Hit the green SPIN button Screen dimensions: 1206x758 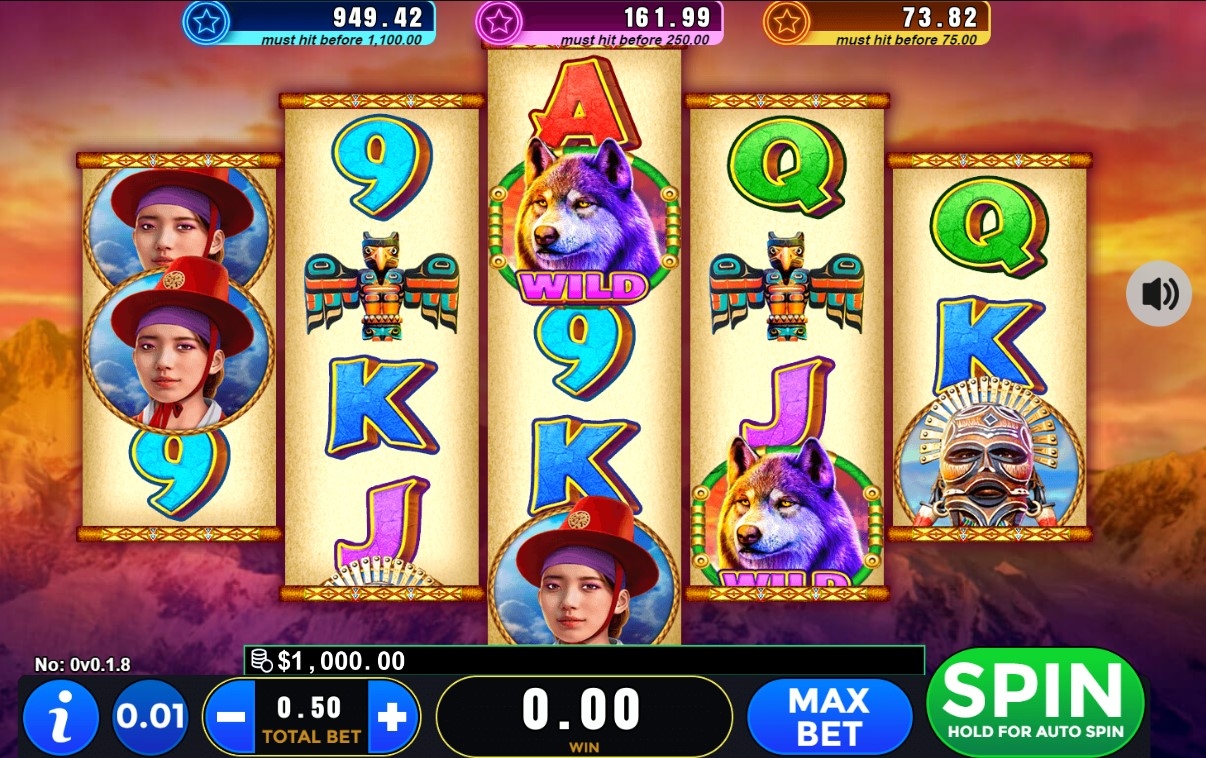1035,701
